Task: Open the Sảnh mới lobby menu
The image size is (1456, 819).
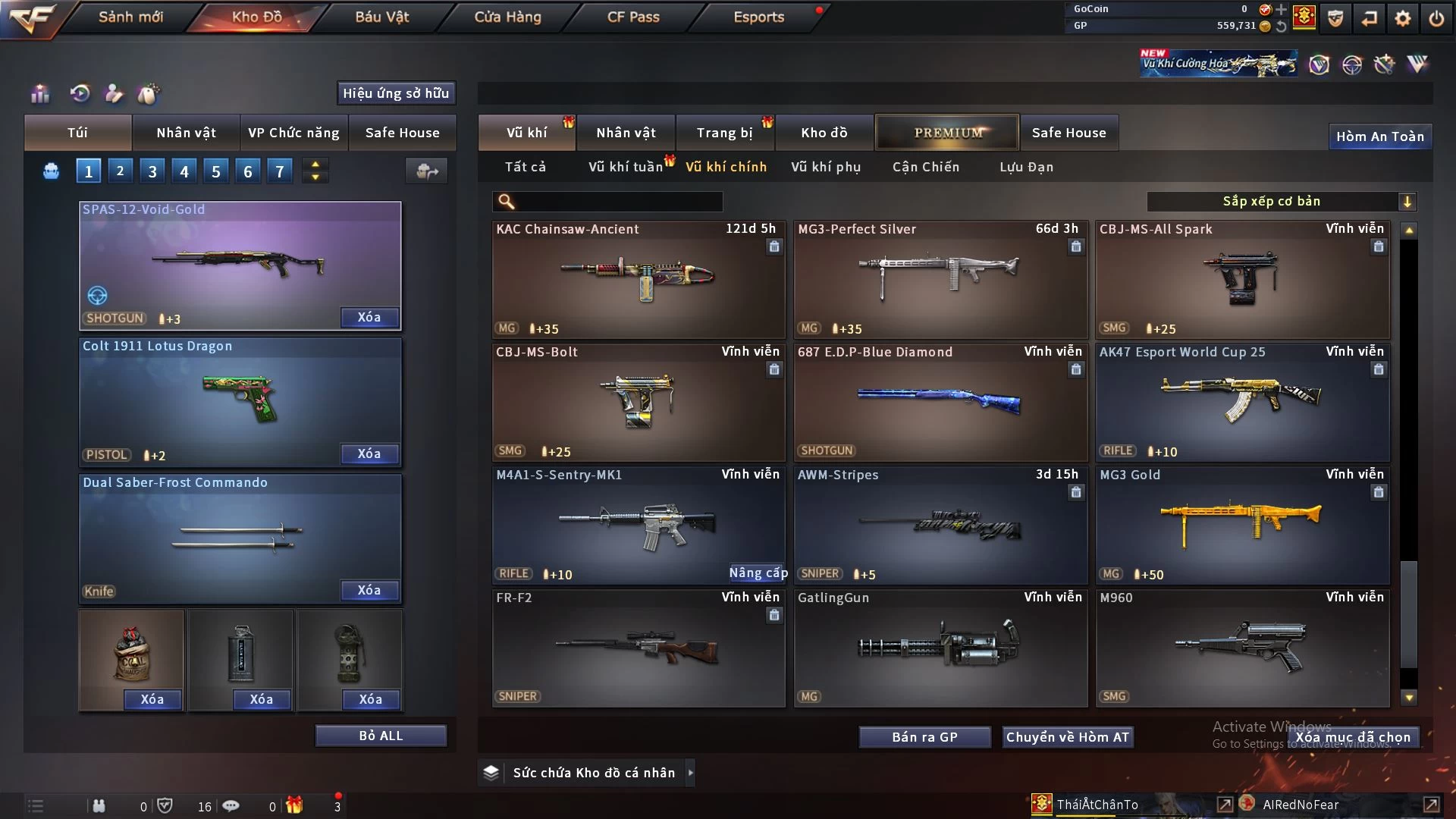Action: [130, 17]
